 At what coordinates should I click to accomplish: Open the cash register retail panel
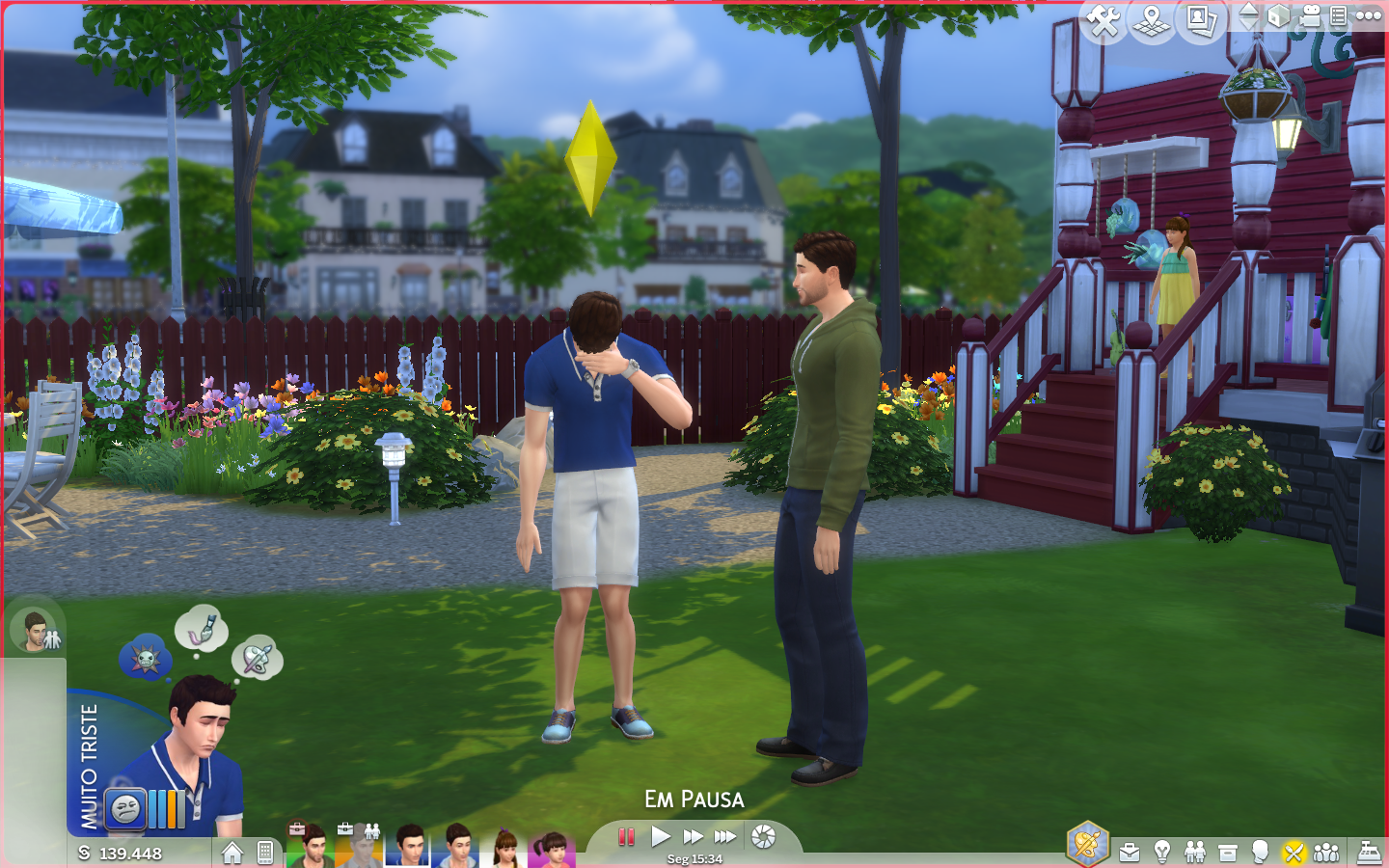(1370, 853)
